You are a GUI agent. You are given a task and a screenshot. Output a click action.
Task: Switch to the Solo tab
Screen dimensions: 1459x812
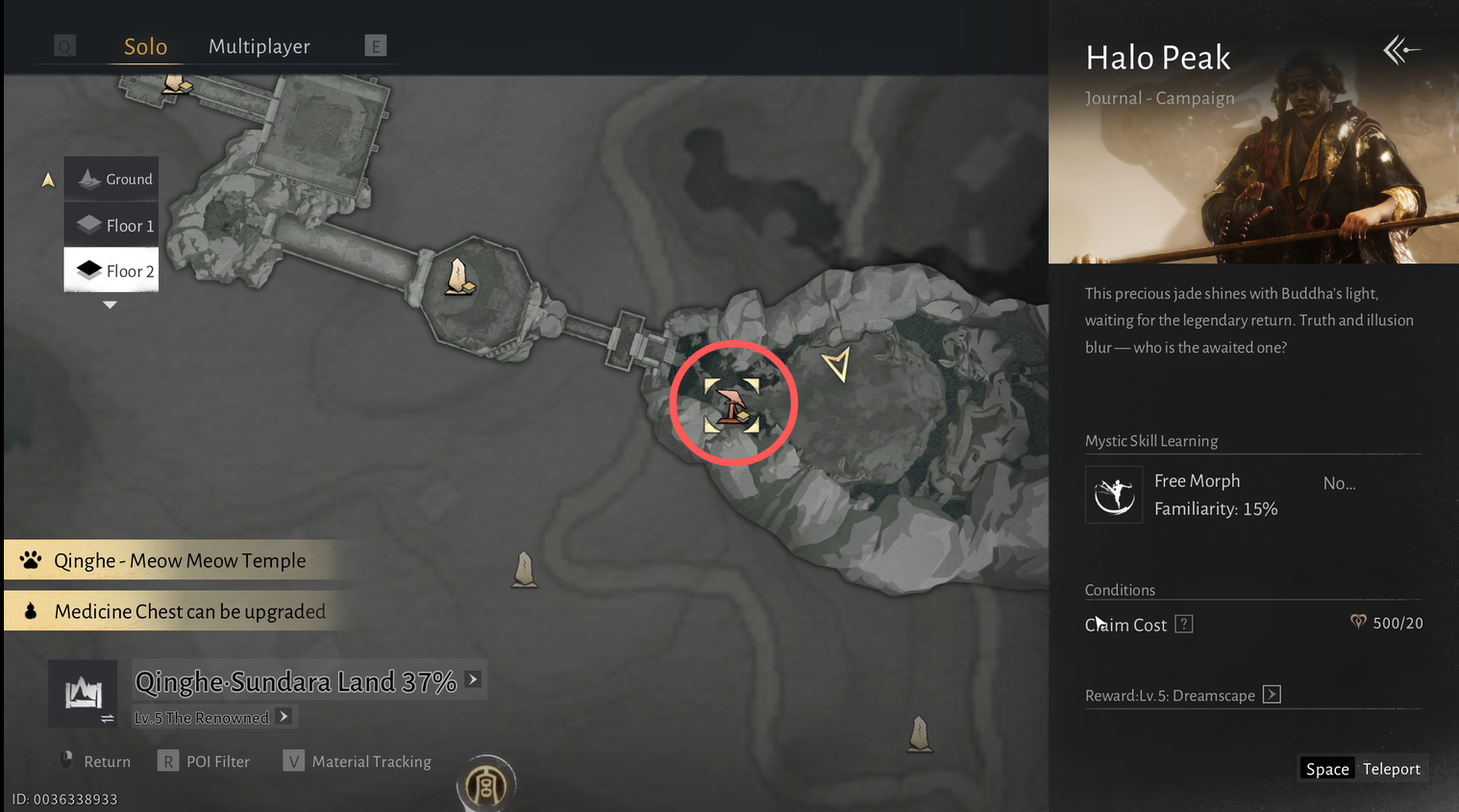tap(145, 47)
